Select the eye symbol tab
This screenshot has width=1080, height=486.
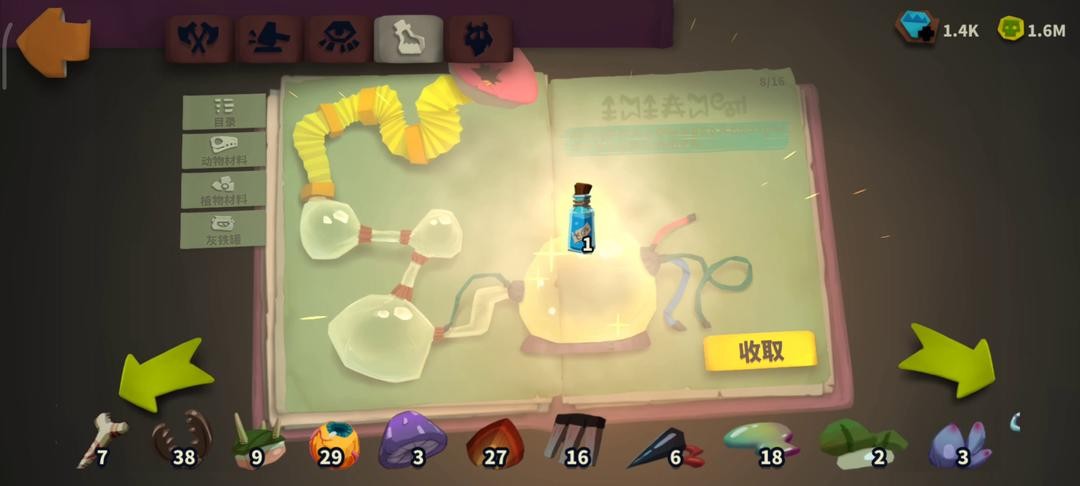tap(338, 39)
